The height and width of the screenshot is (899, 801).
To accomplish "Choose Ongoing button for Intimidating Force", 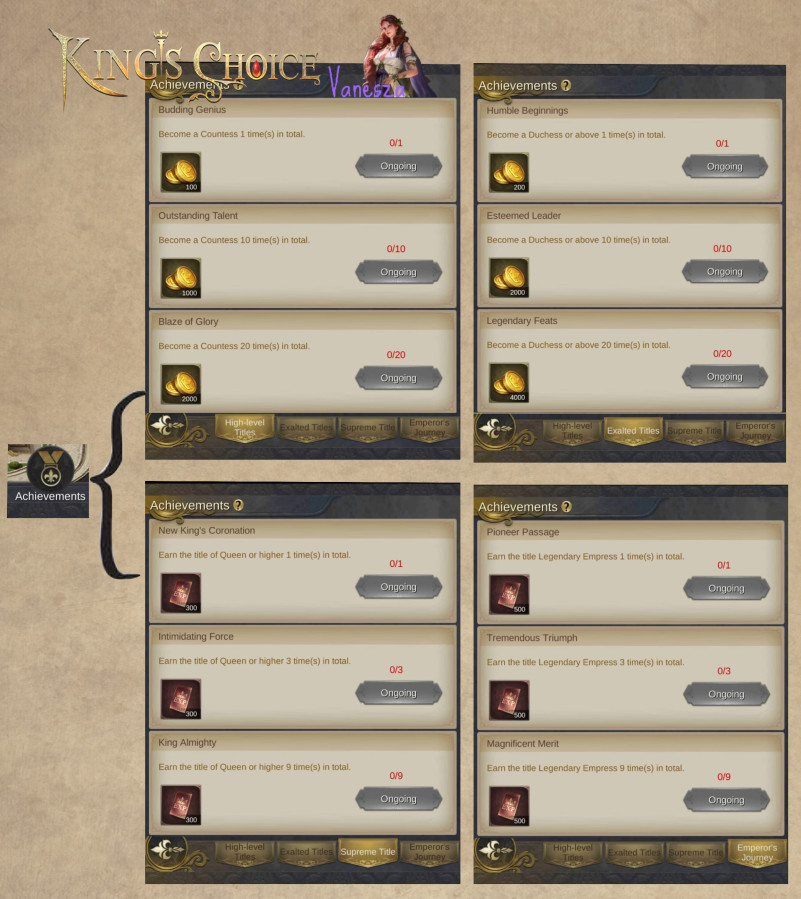I will (398, 693).
